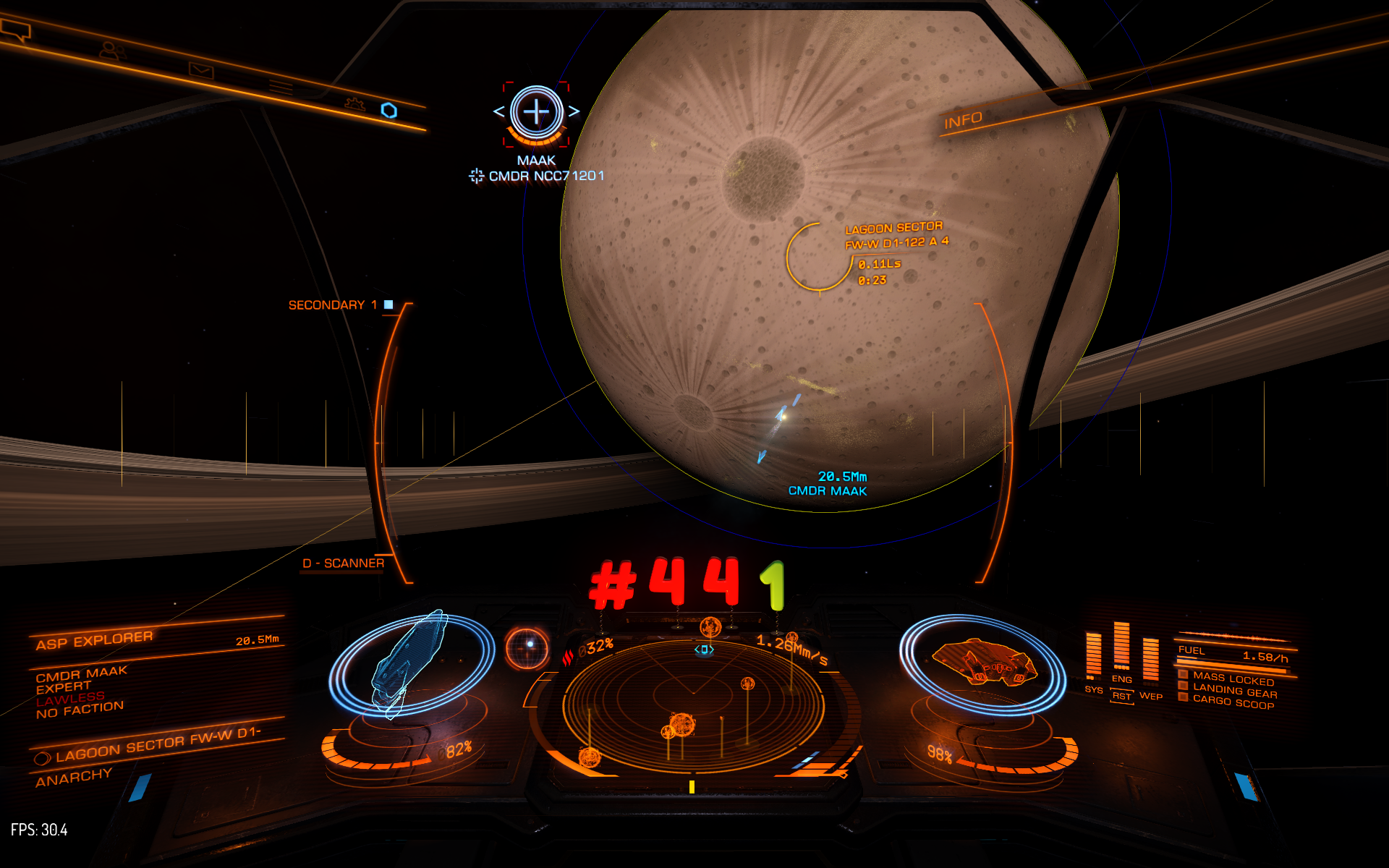Viewport: 1389px width, 868px height.
Task: Click the blue hexagon comms icon
Action: click(x=389, y=110)
